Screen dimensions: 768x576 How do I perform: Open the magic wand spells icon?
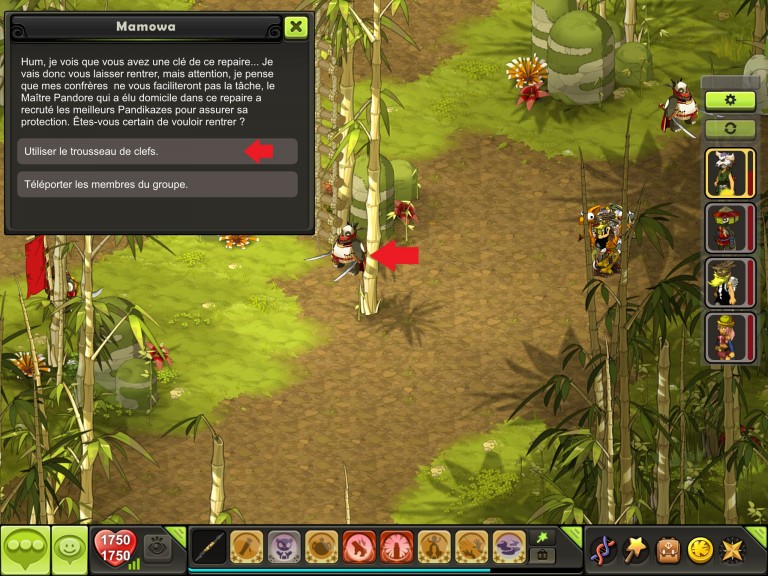point(635,549)
